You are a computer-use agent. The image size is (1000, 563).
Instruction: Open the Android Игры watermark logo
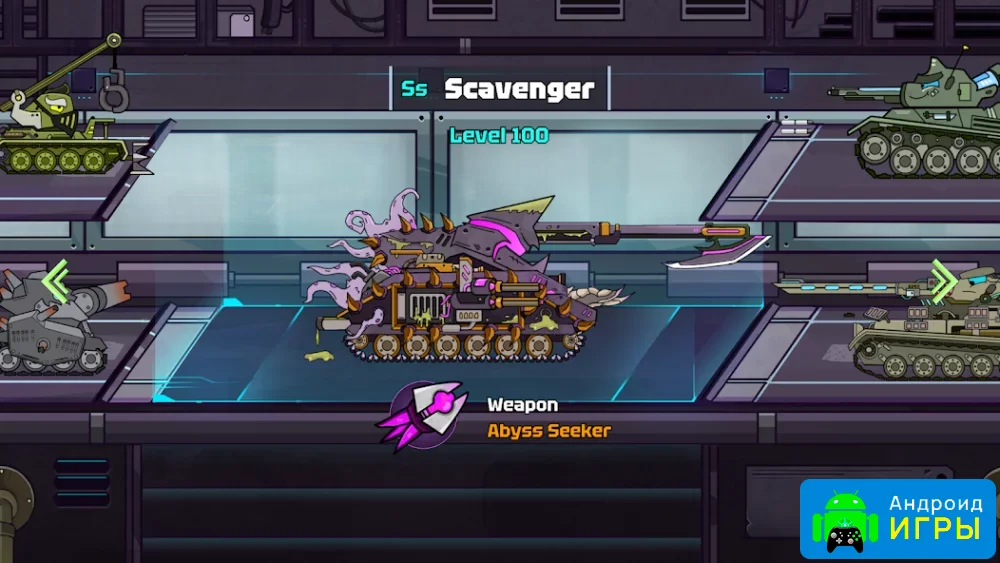tap(897, 518)
